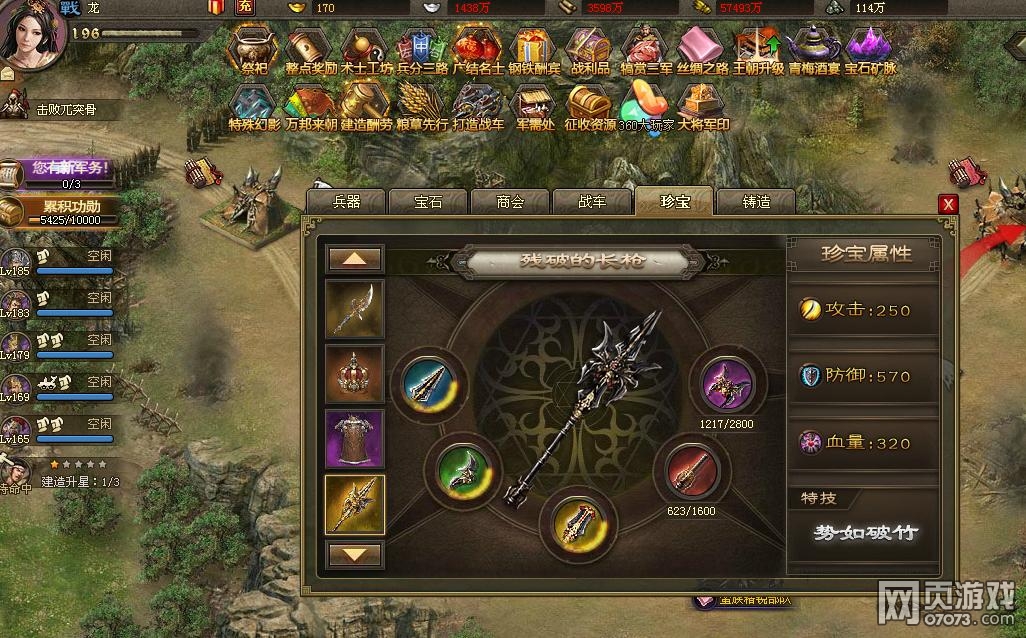Click the purple fragment showing 1217/2800
This screenshot has height=638, width=1026.
726,384
